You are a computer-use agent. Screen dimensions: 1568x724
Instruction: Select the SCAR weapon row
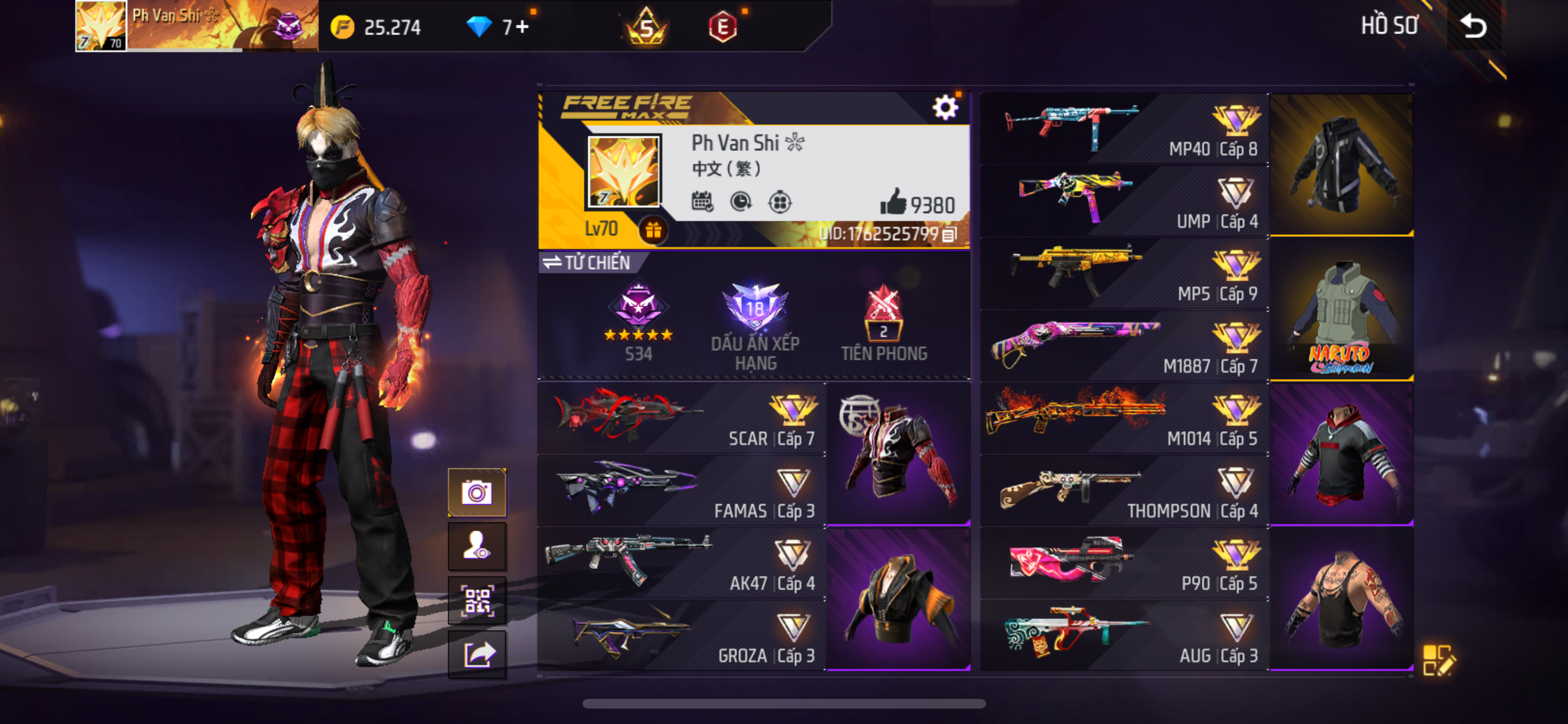pos(681,420)
